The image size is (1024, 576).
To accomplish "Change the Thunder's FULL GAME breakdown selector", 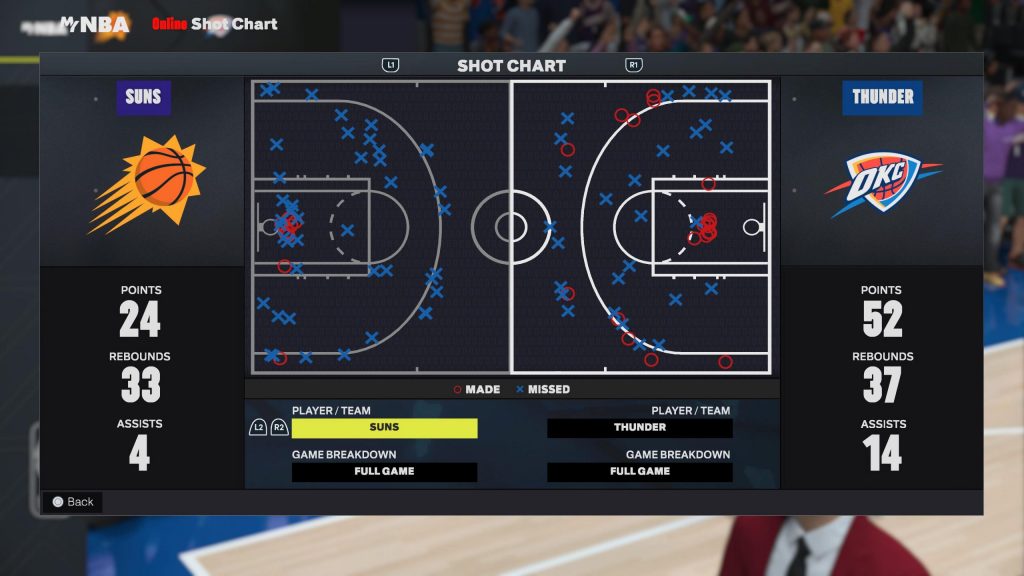I will [640, 472].
